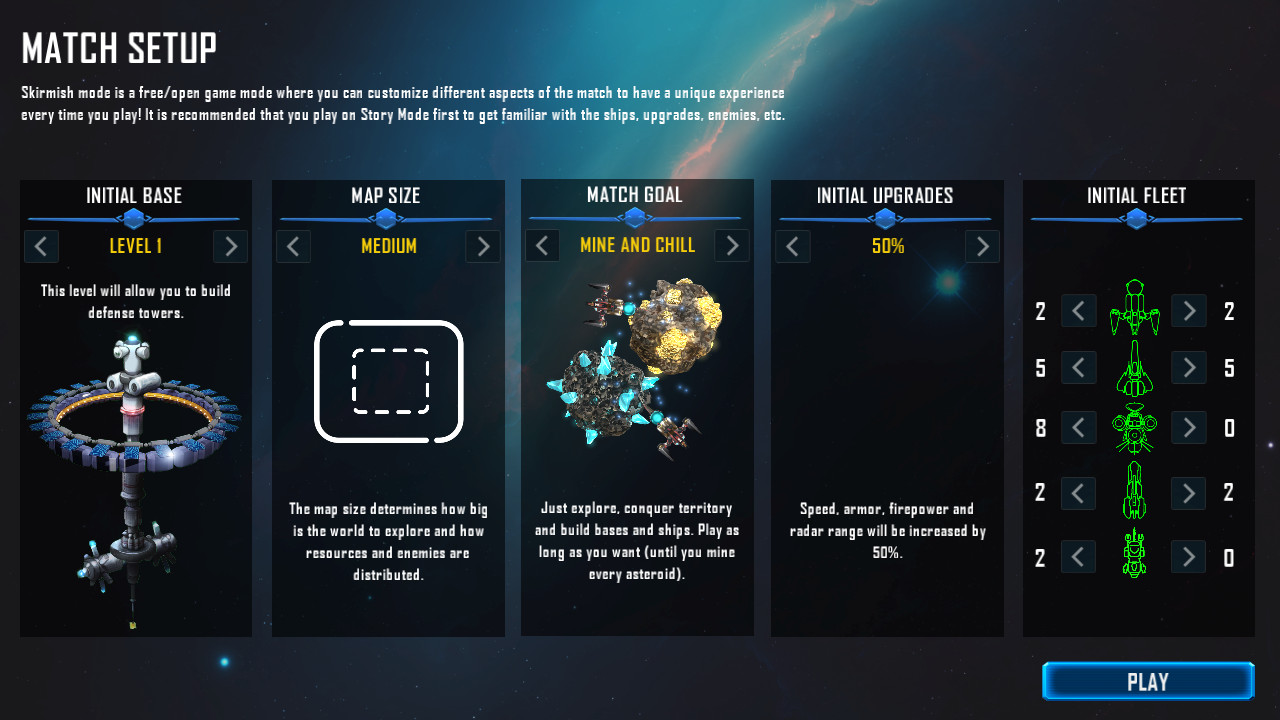
Task: Click the dashed map size outline graphic
Action: (388, 380)
